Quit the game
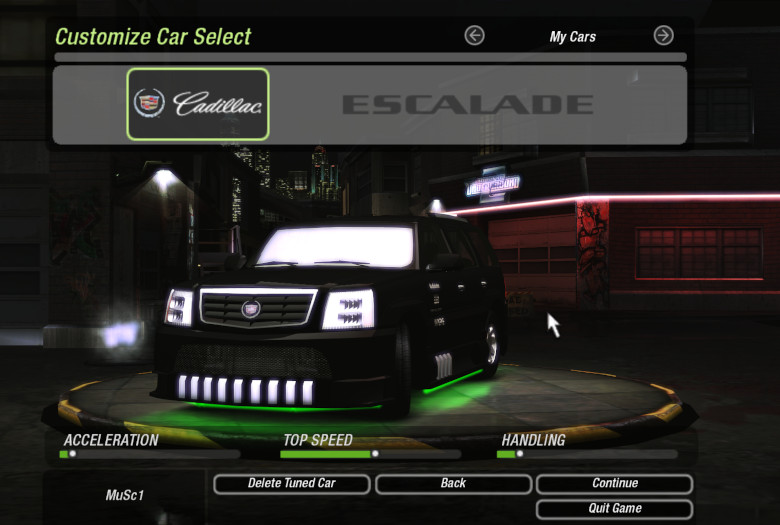Viewport: 780px width, 525px height. (x=614, y=508)
